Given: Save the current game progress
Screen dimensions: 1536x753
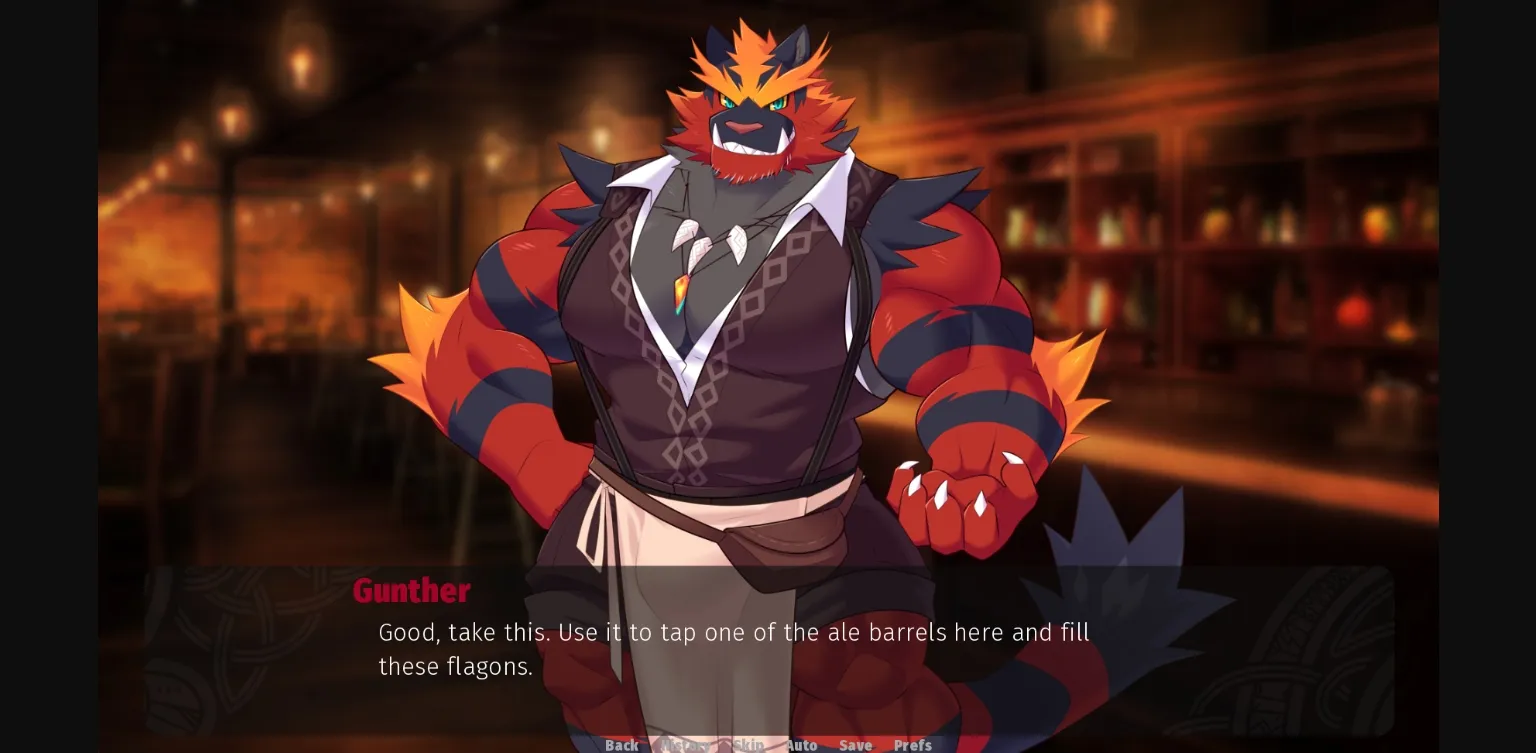Looking at the screenshot, I should 855,745.
